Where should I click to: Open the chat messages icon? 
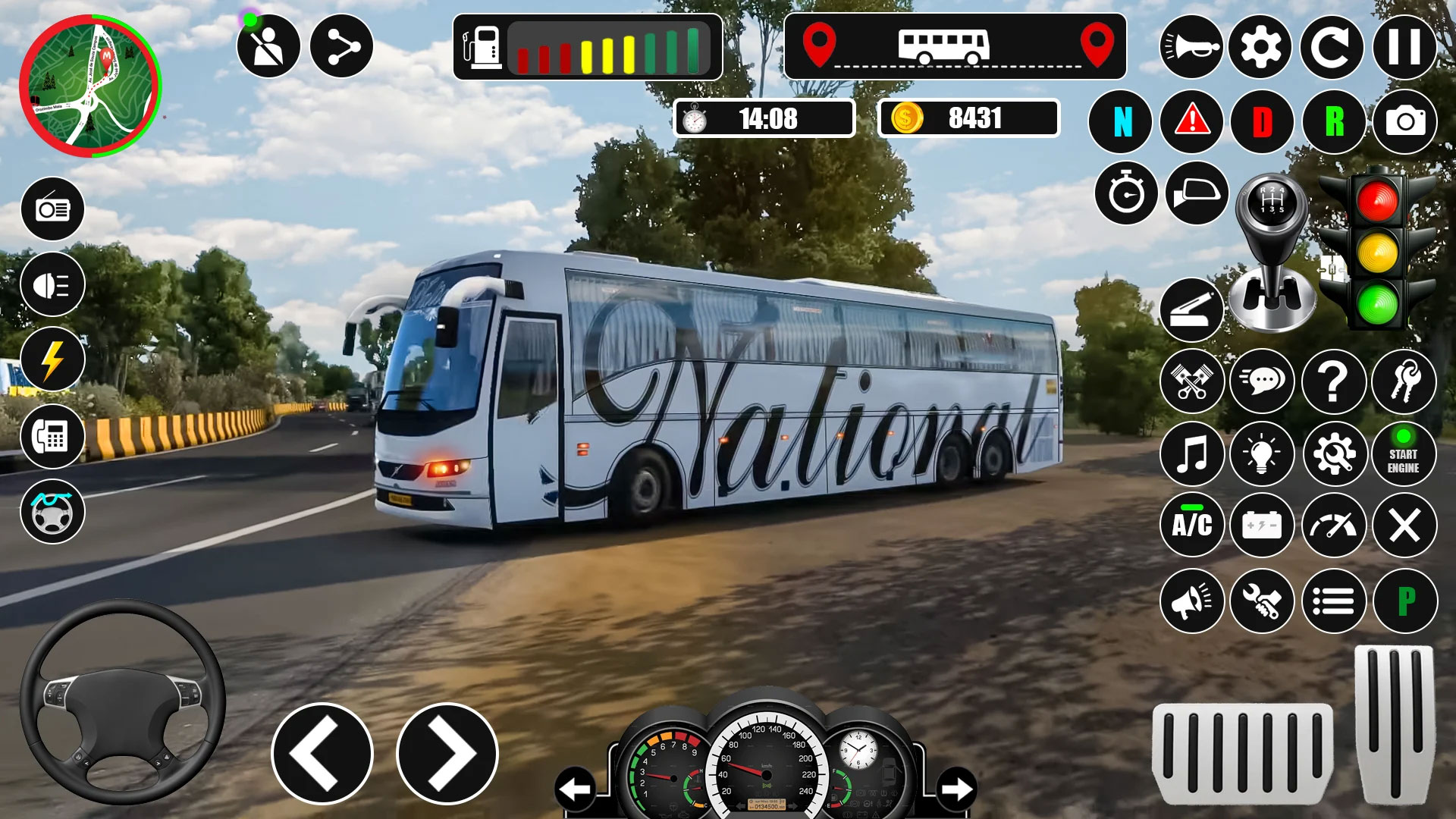tap(1263, 383)
